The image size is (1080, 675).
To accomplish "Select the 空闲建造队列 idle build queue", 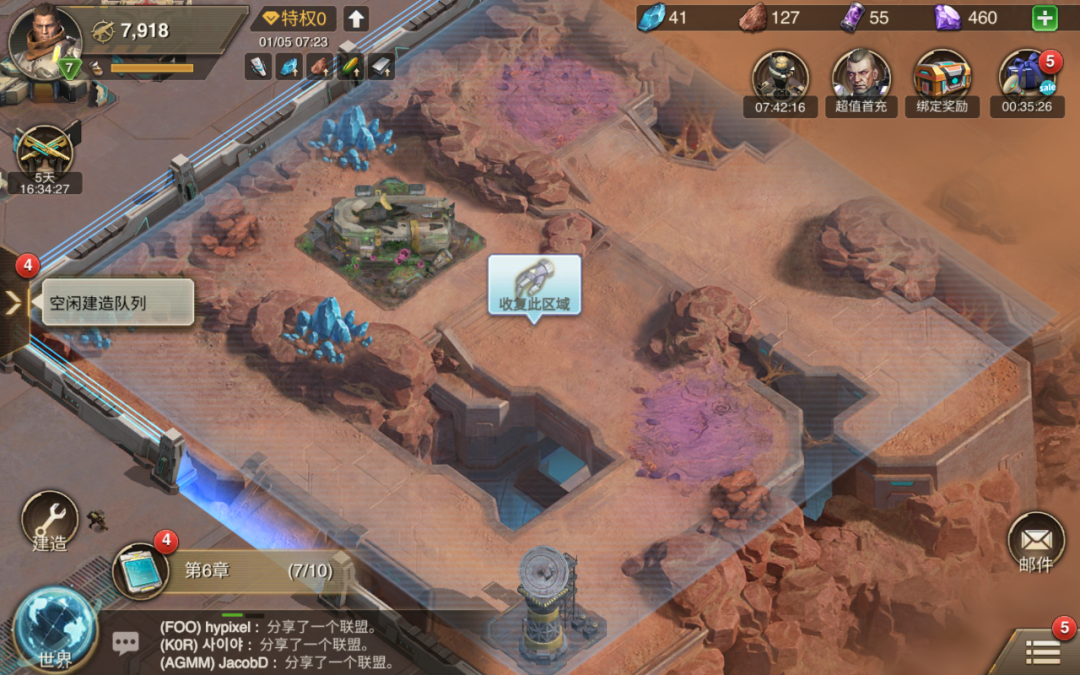I will (x=117, y=302).
